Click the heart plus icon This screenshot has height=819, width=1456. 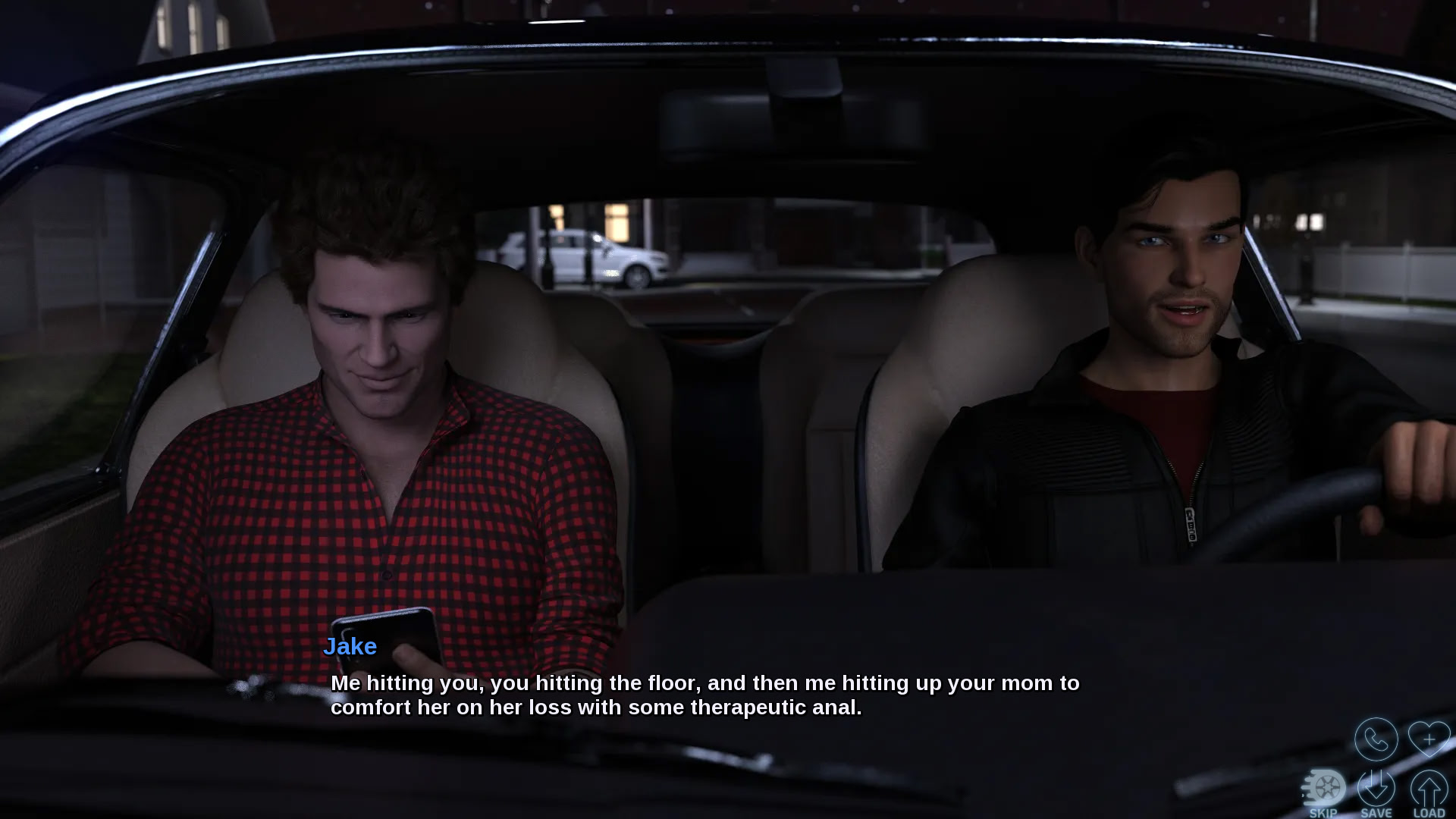click(x=1429, y=738)
